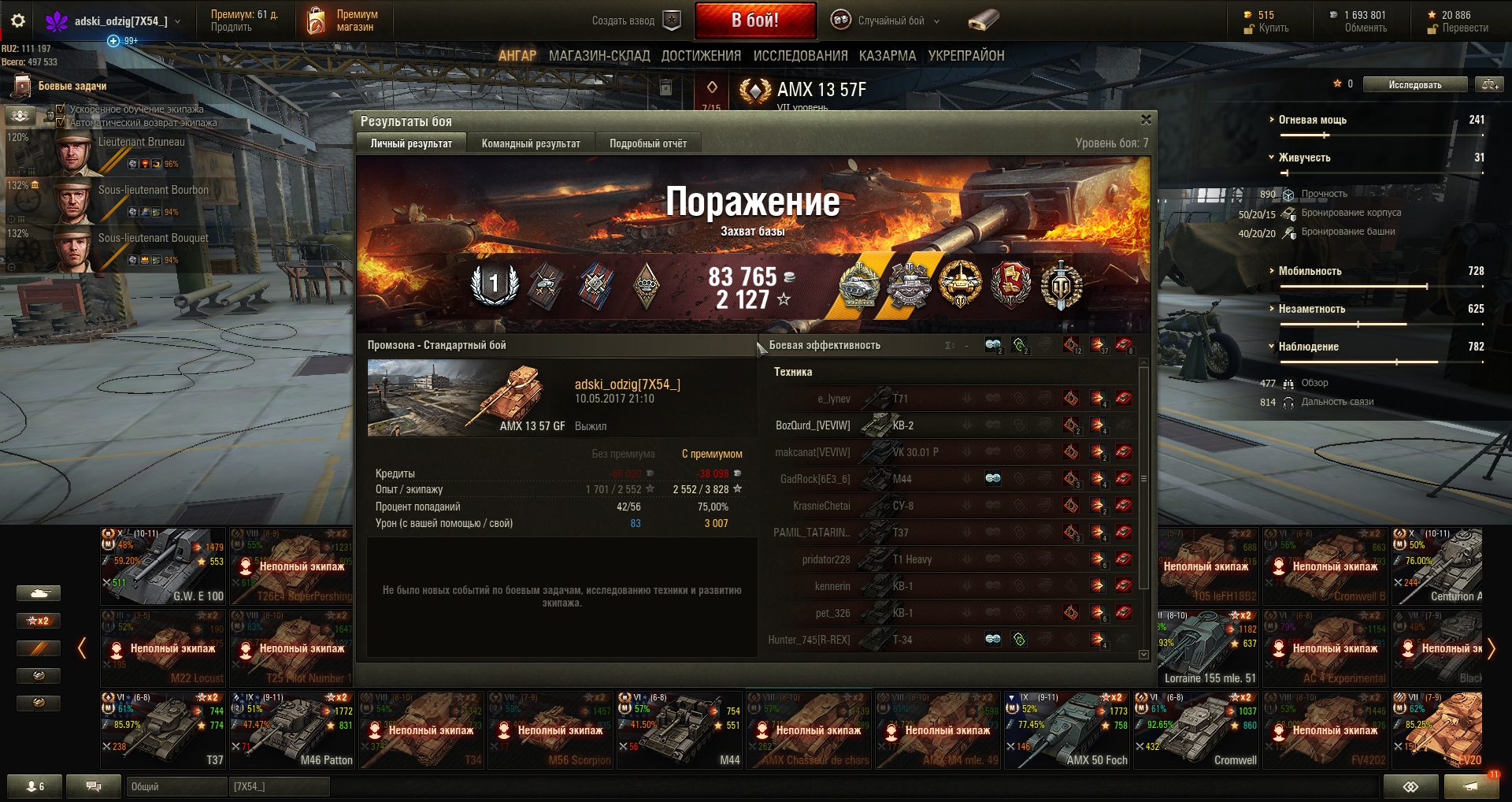
Task: Open the Подробный отчёт tab
Action: tap(647, 143)
